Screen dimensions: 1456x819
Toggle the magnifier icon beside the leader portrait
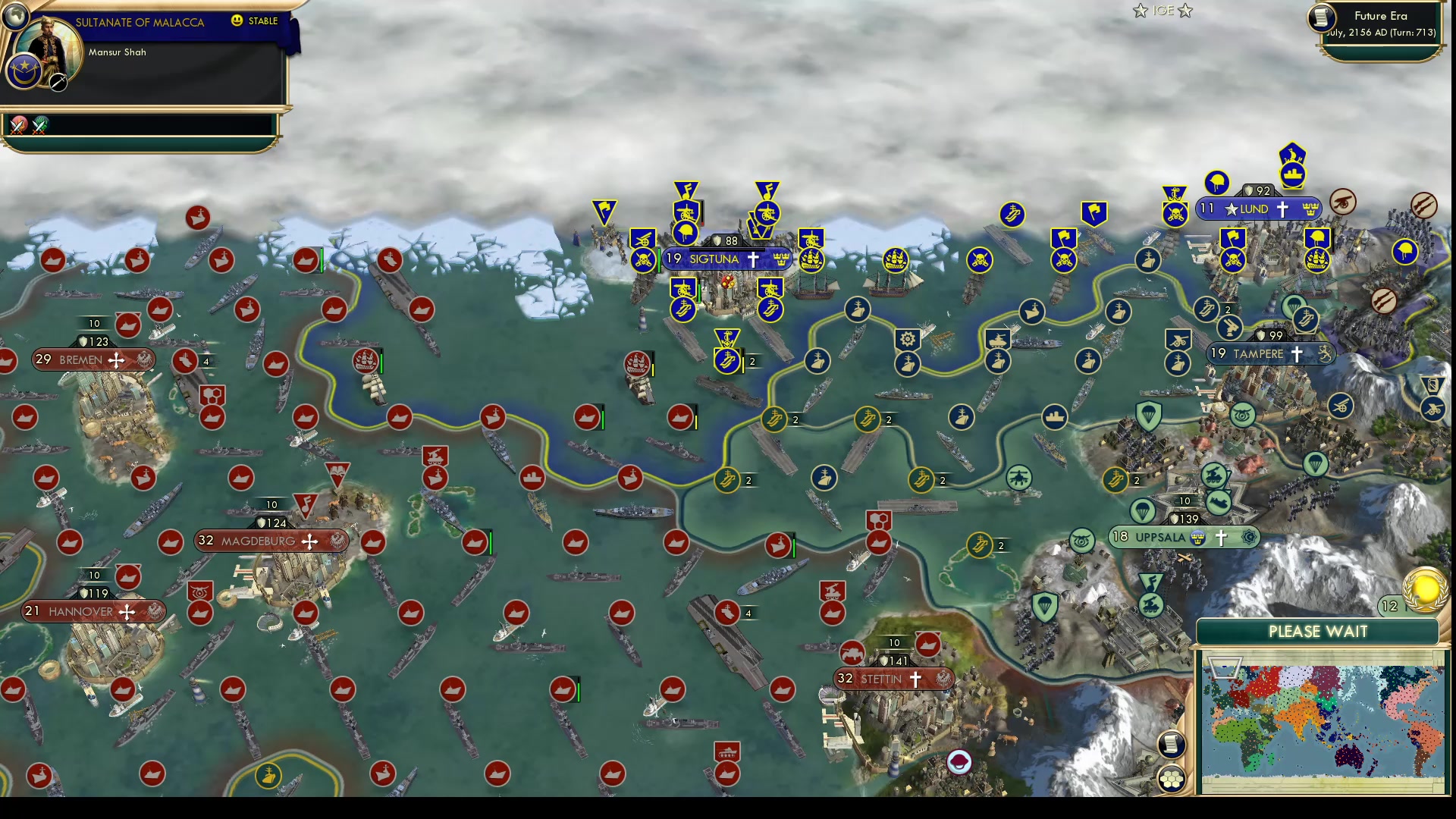58,82
